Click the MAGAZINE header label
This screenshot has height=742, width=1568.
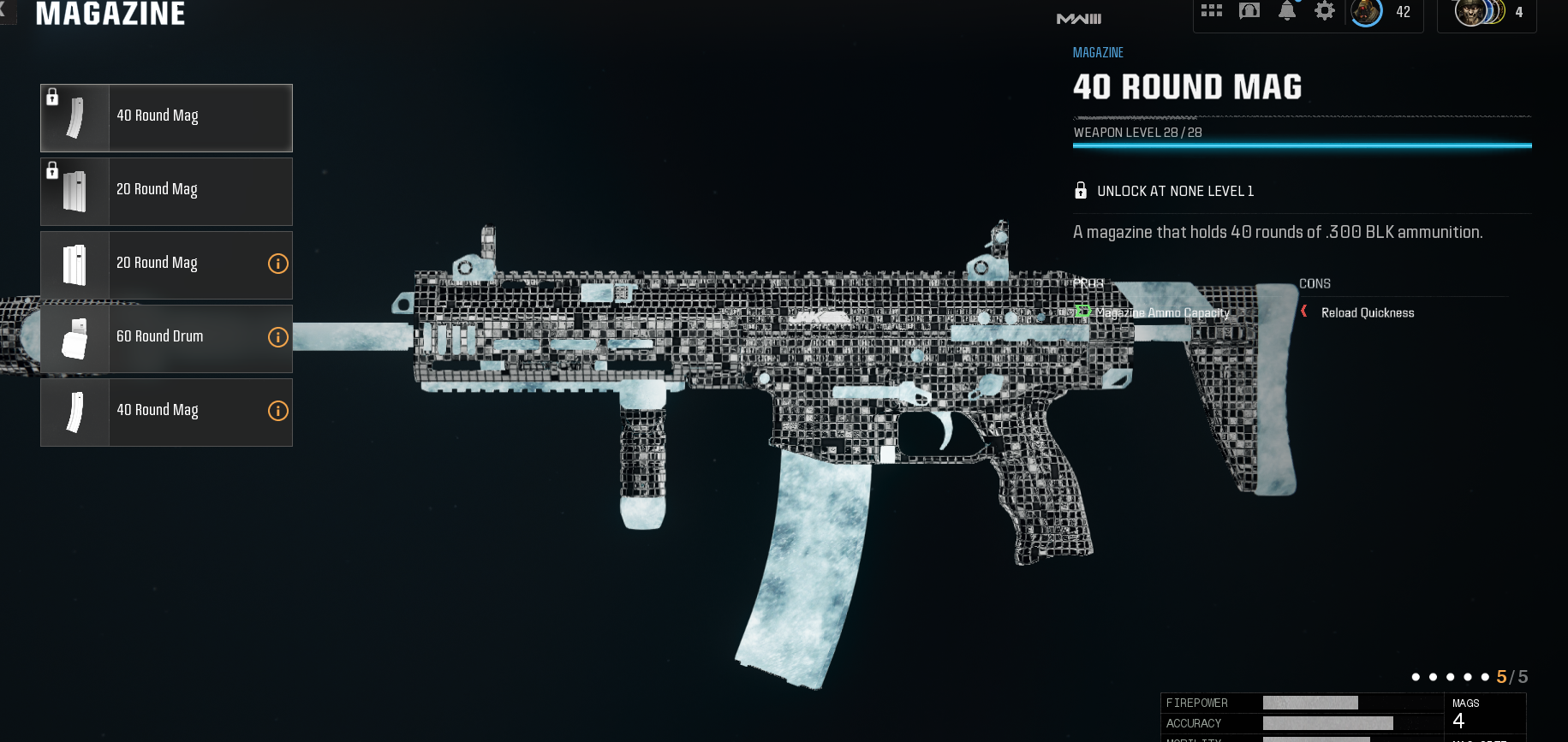pos(111,14)
